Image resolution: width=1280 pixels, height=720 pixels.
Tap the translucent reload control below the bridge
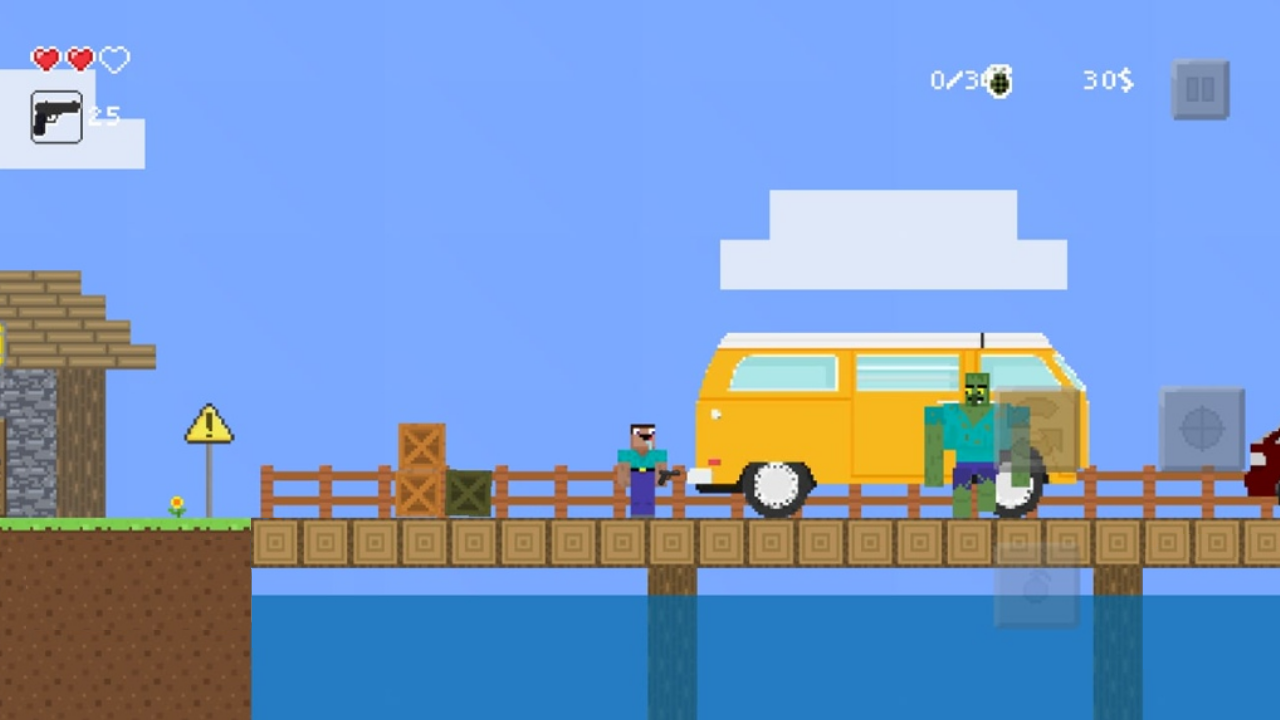pyautogui.click(x=1037, y=588)
